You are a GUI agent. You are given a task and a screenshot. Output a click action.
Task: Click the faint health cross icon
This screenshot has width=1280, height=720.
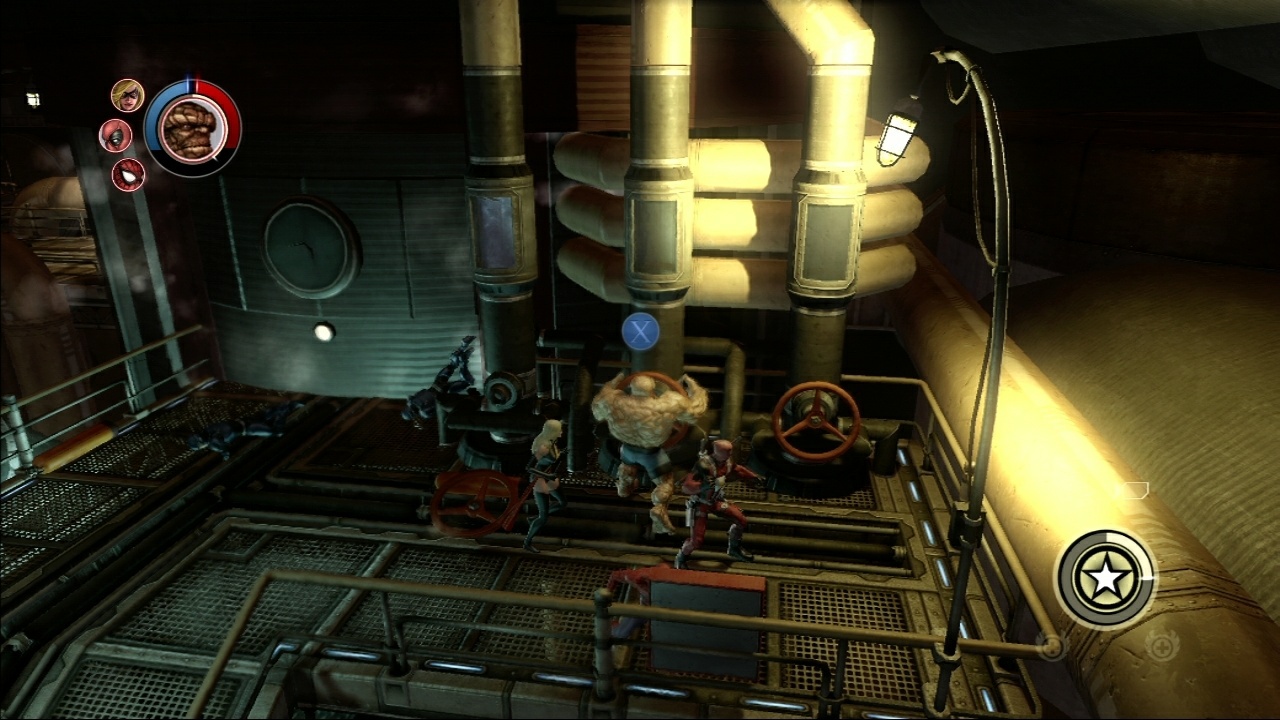tap(1052, 646)
